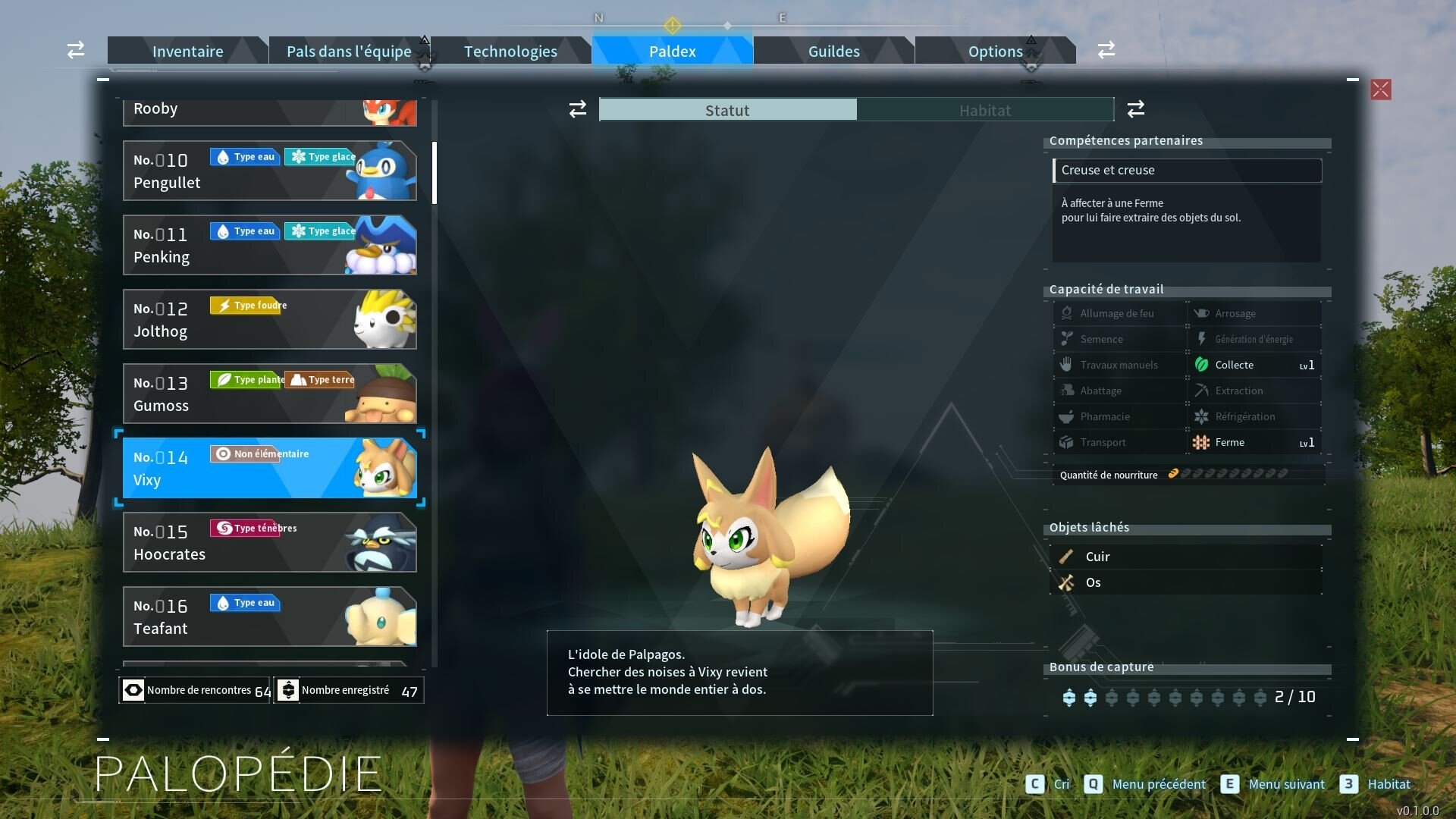The height and width of the screenshot is (819, 1456).
Task: Toggle the Type foudre badge on Jolthog
Action: coord(248,305)
